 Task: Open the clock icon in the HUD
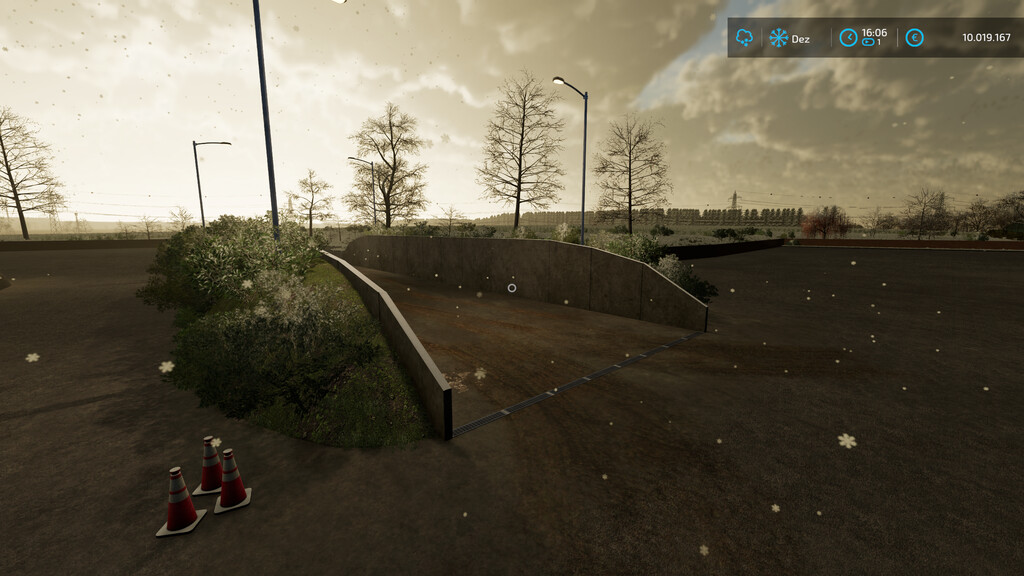click(x=848, y=38)
